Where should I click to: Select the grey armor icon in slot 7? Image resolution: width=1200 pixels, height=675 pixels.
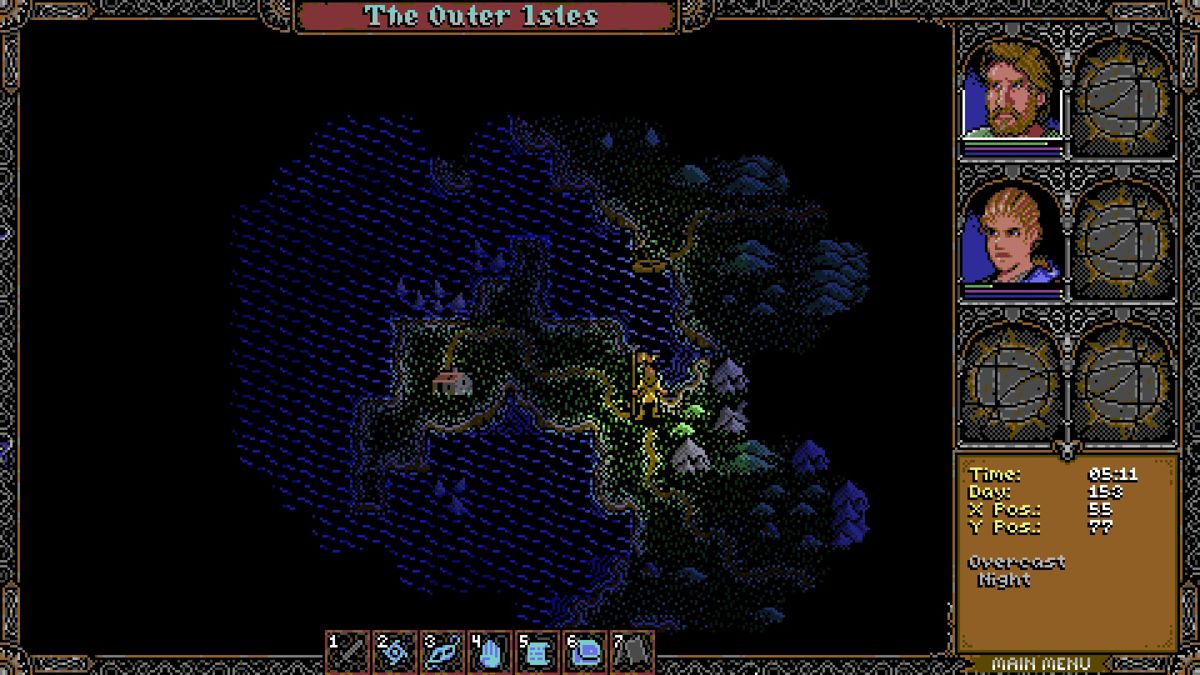click(x=632, y=652)
